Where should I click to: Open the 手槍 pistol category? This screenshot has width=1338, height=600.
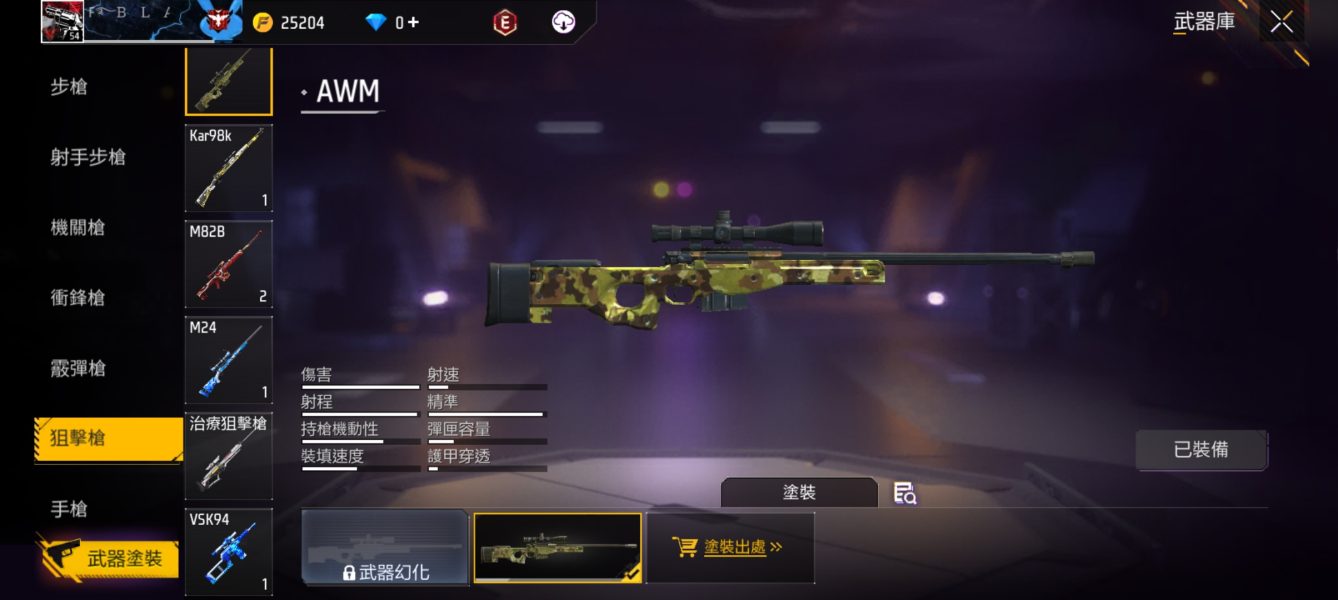tap(69, 509)
